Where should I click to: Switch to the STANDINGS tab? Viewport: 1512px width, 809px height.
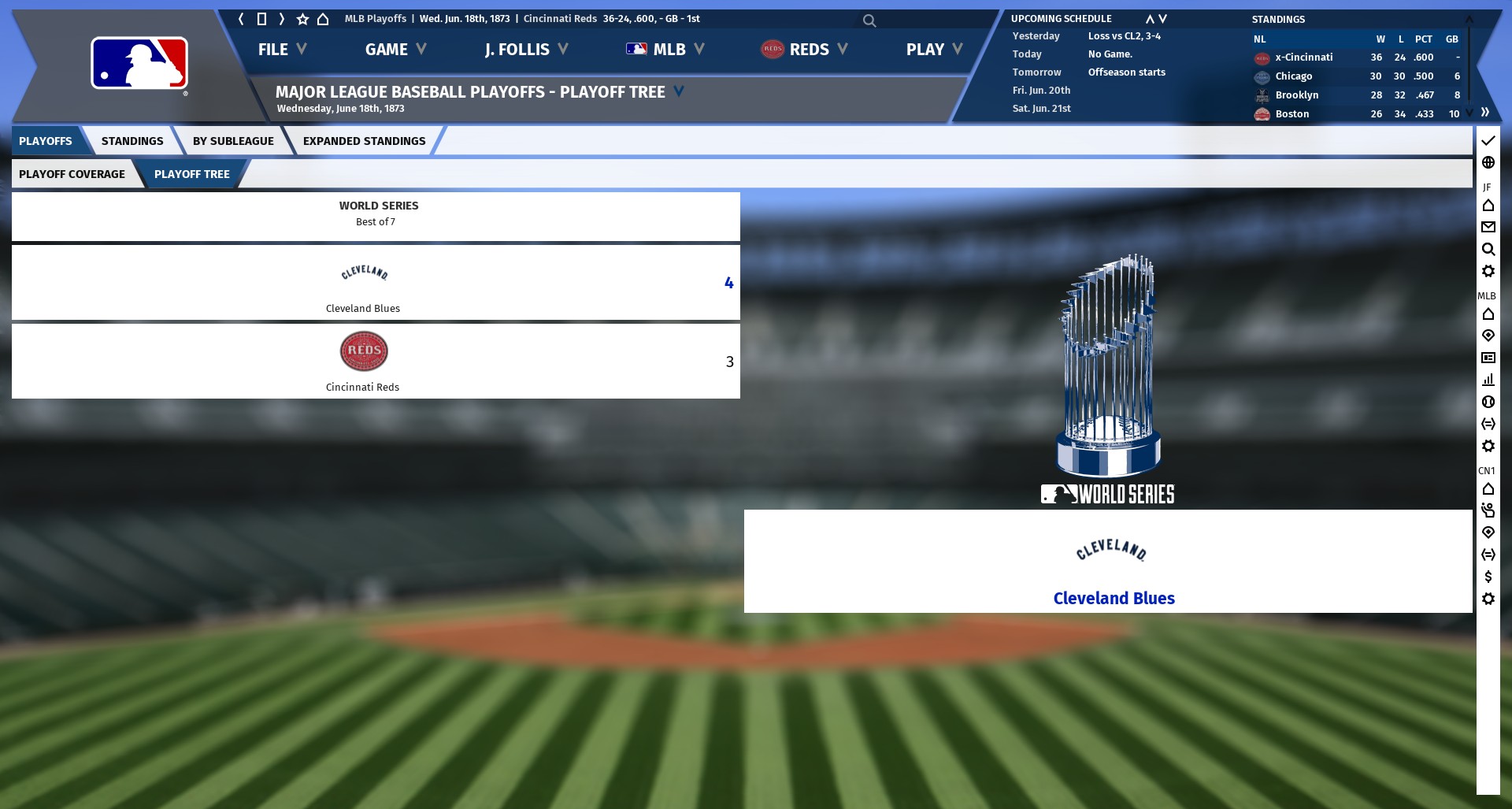coord(132,141)
